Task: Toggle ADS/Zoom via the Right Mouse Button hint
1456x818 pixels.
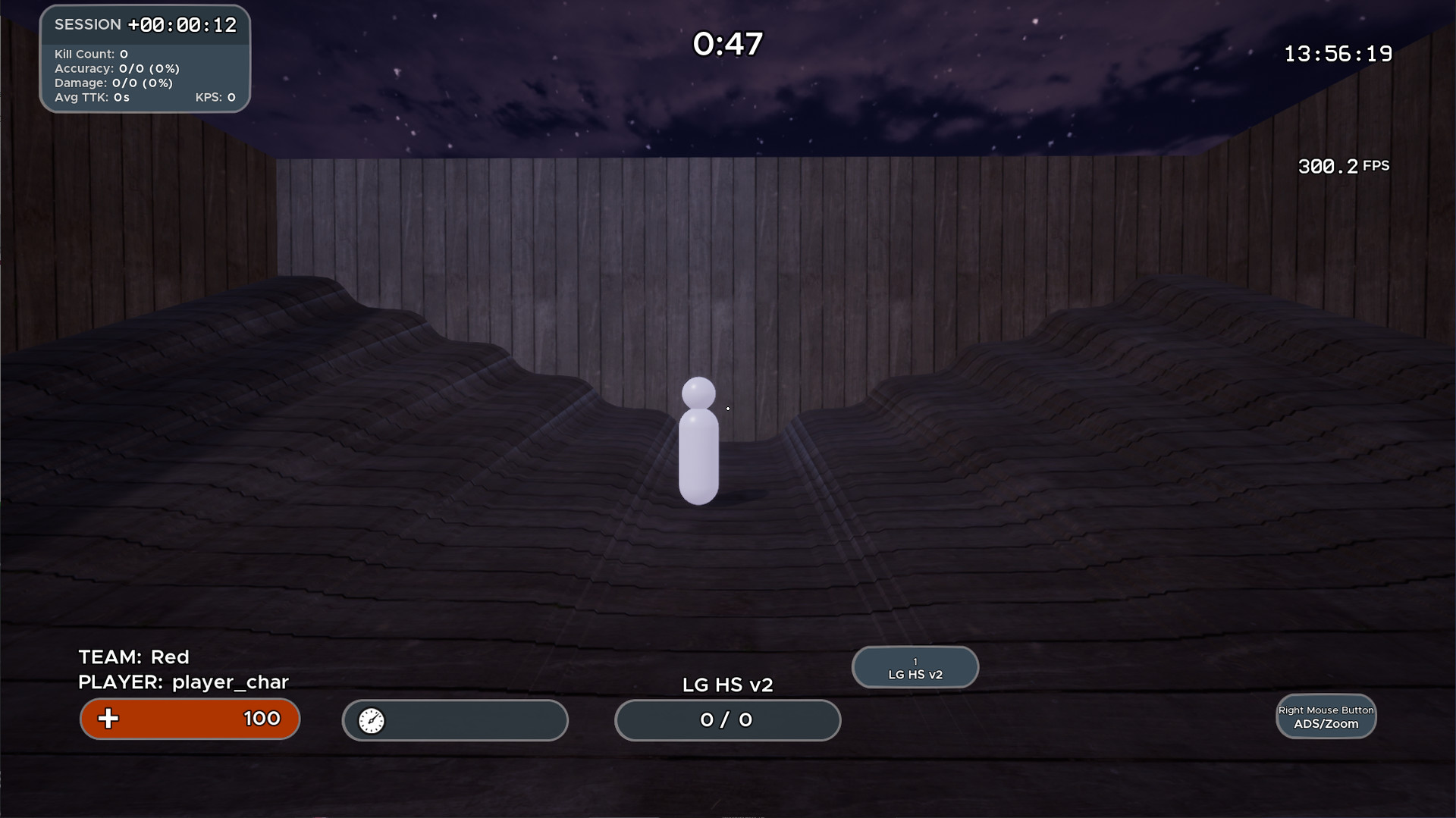Action: click(1326, 716)
